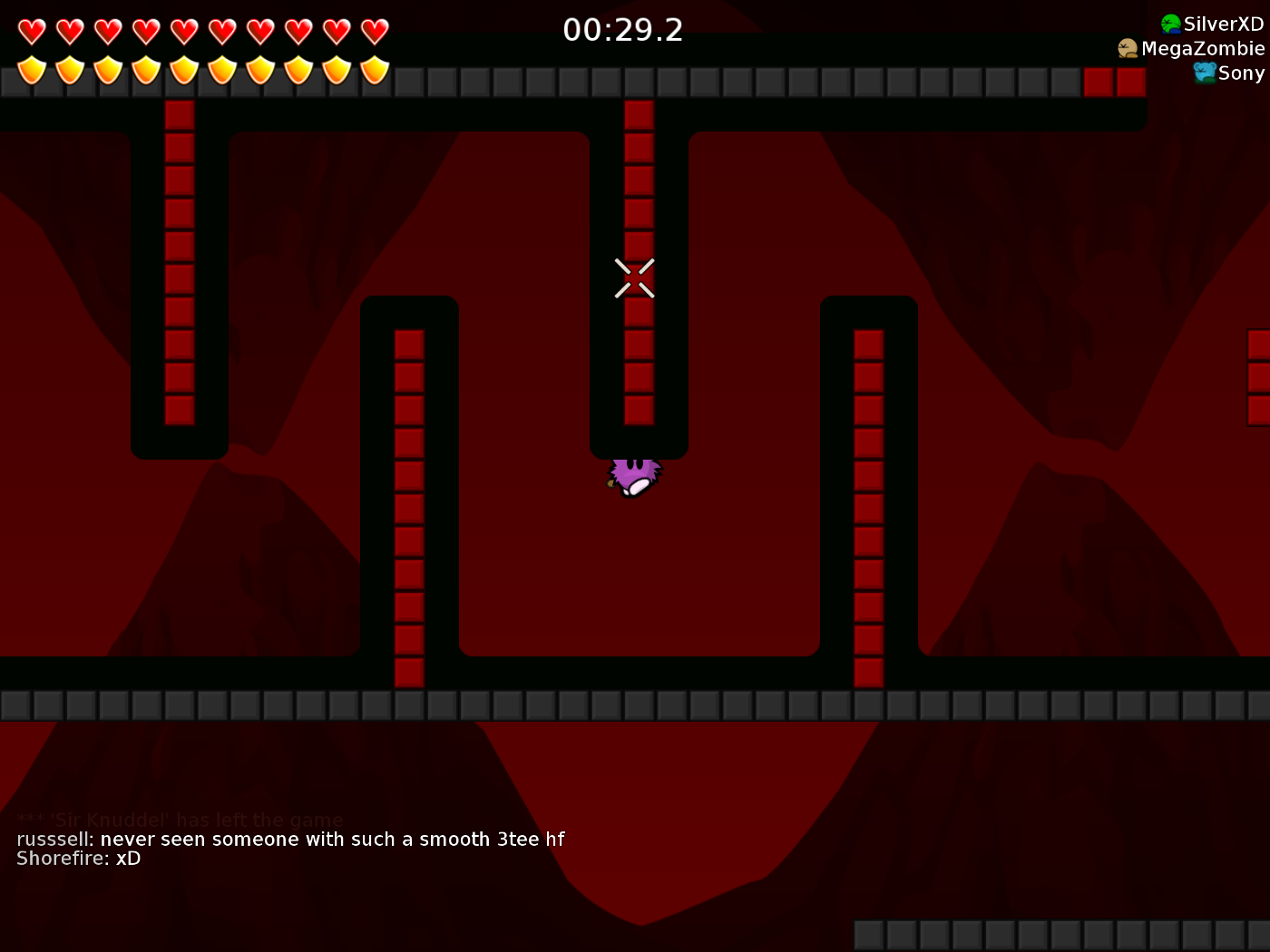Click the red block column under the crosshair

click(638, 363)
